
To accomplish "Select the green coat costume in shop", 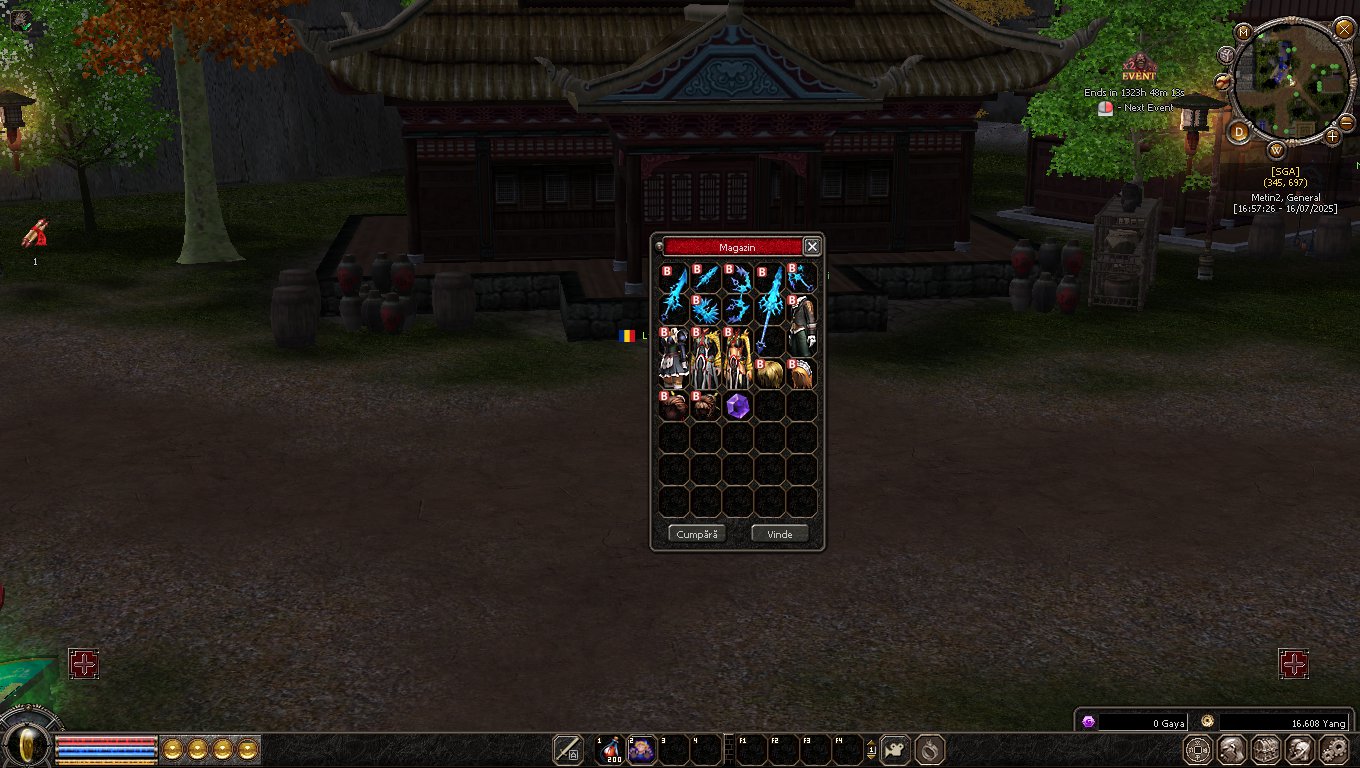I will tap(802, 324).
